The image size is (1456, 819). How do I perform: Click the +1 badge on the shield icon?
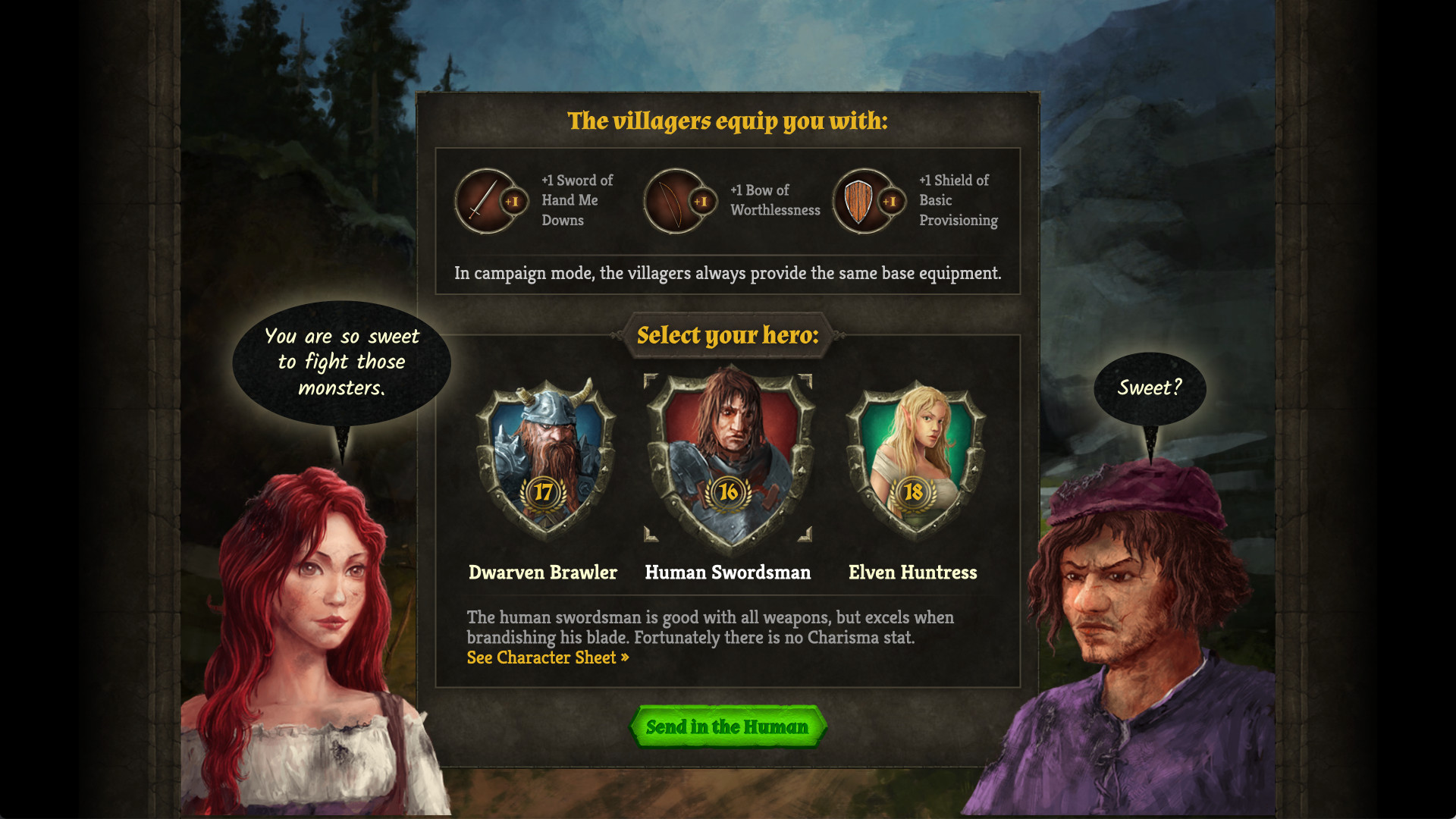tap(890, 202)
